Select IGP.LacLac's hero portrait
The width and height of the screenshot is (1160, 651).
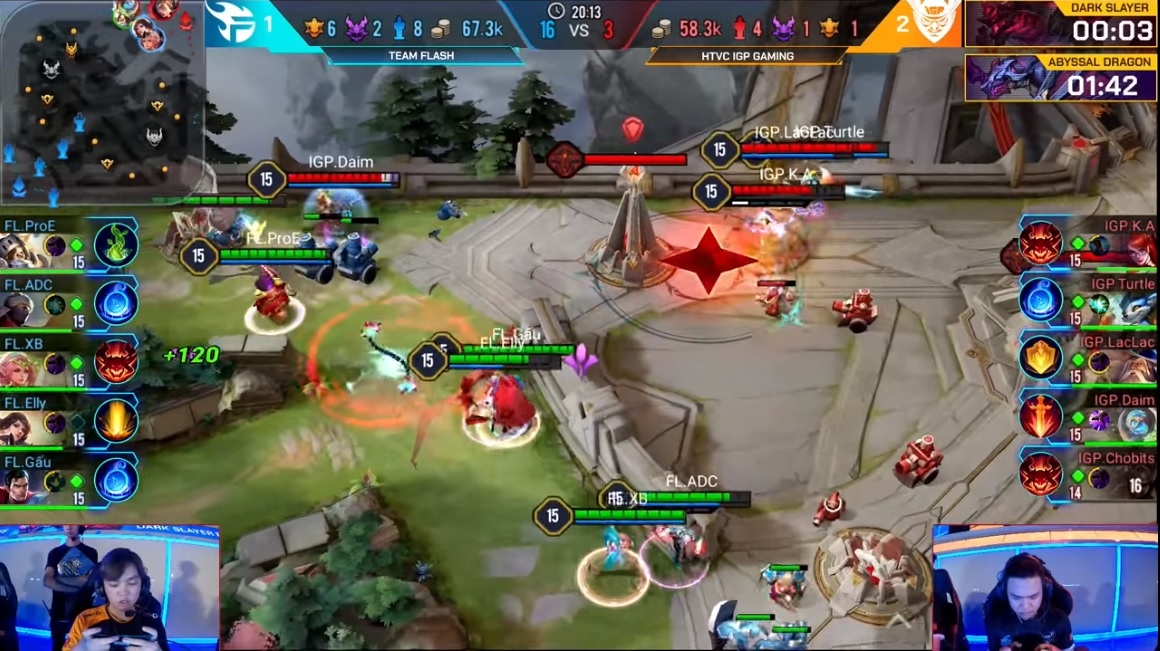pos(1136,364)
